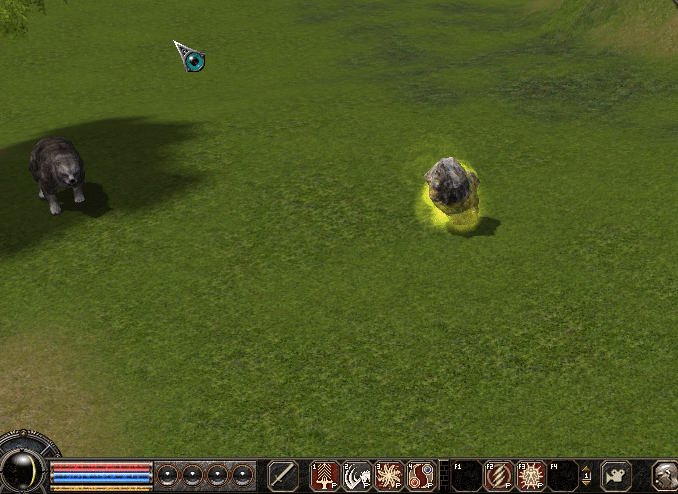Screen dimensions: 678x494
Task: Switch the quickbar page with the arrow stepper
Action: tap(586, 476)
